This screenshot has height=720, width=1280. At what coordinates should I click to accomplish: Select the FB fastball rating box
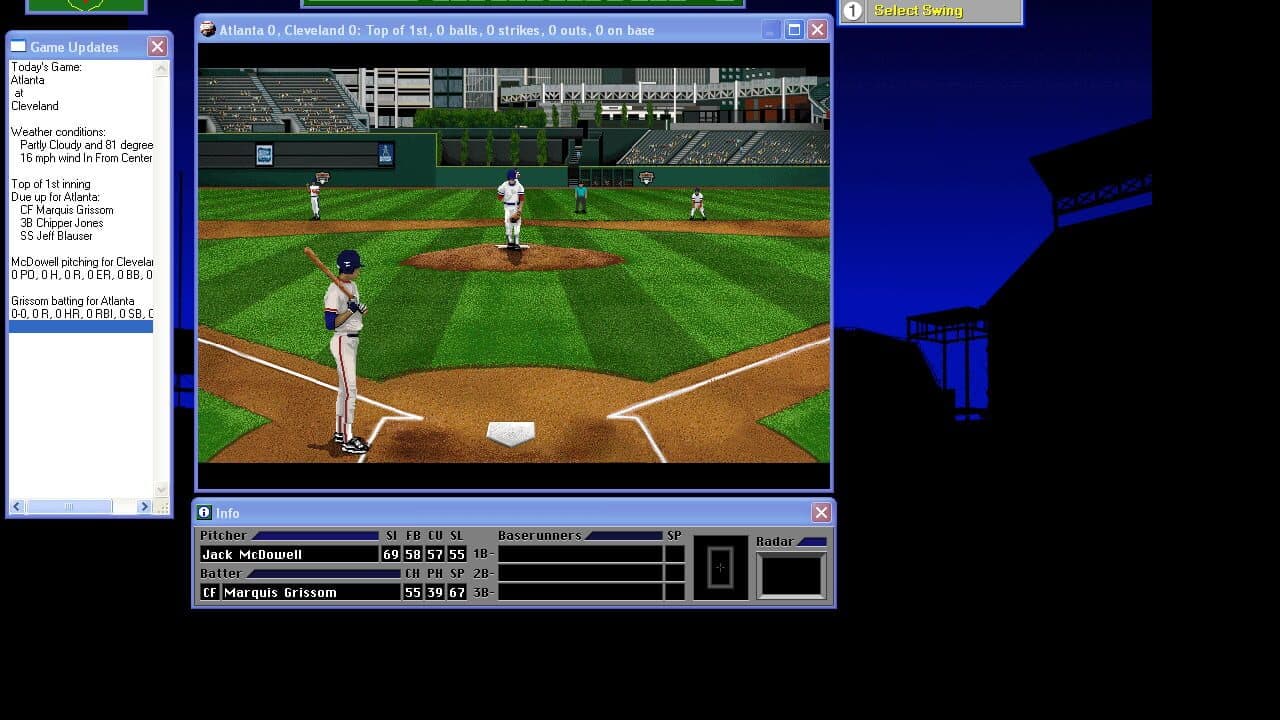point(413,554)
